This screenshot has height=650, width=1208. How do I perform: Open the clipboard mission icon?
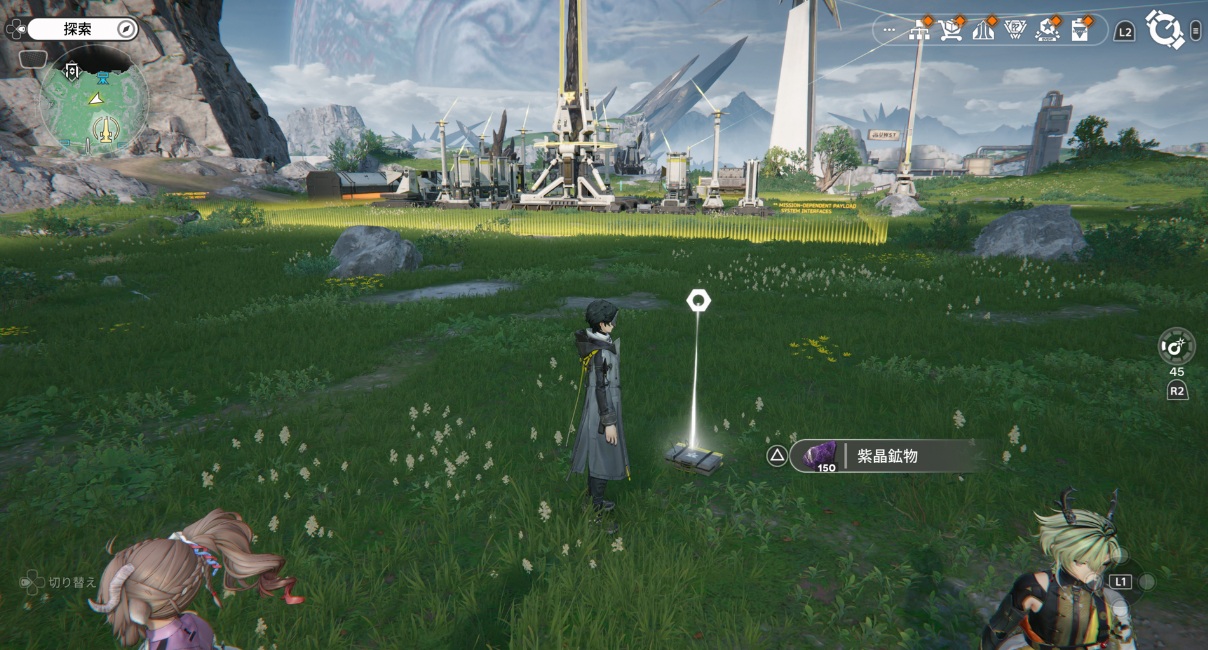pos(1079,30)
